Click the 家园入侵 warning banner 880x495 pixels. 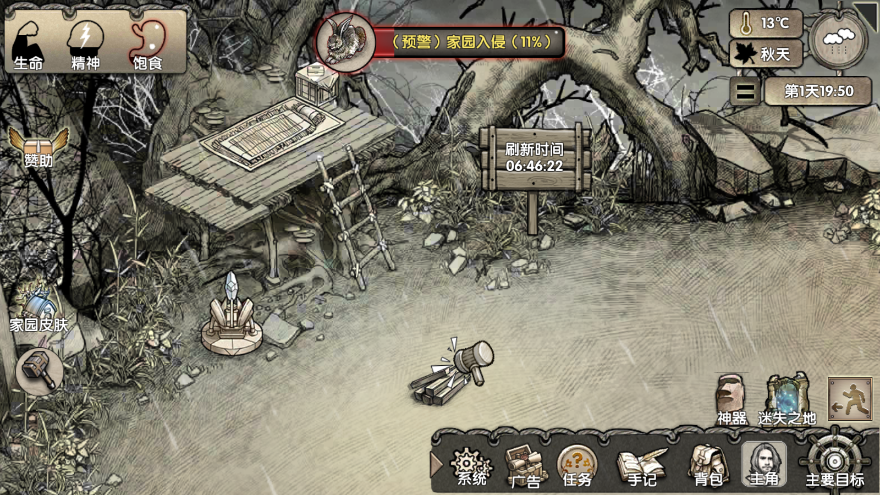click(x=440, y=42)
